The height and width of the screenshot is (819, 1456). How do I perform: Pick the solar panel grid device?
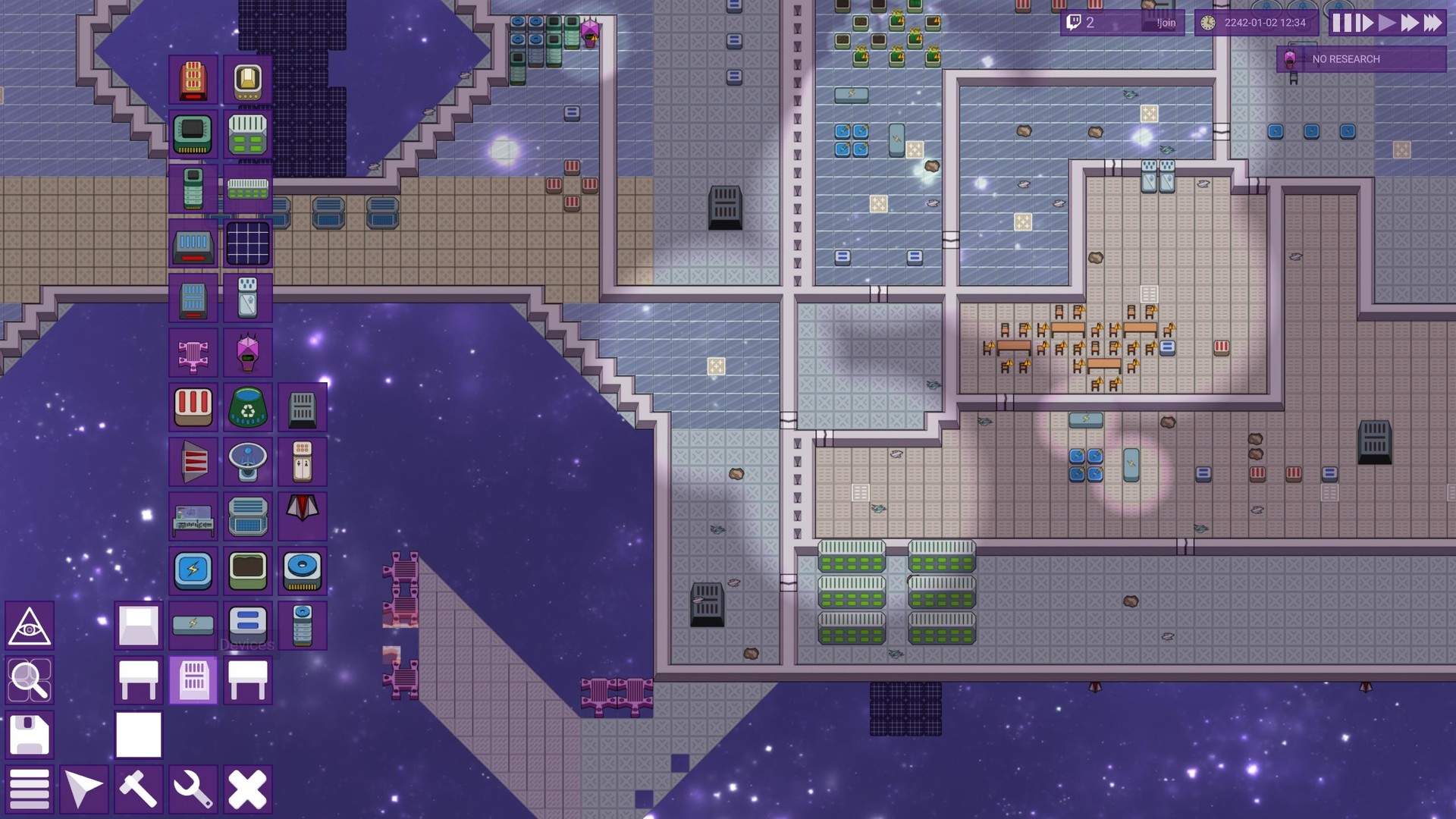click(x=248, y=243)
